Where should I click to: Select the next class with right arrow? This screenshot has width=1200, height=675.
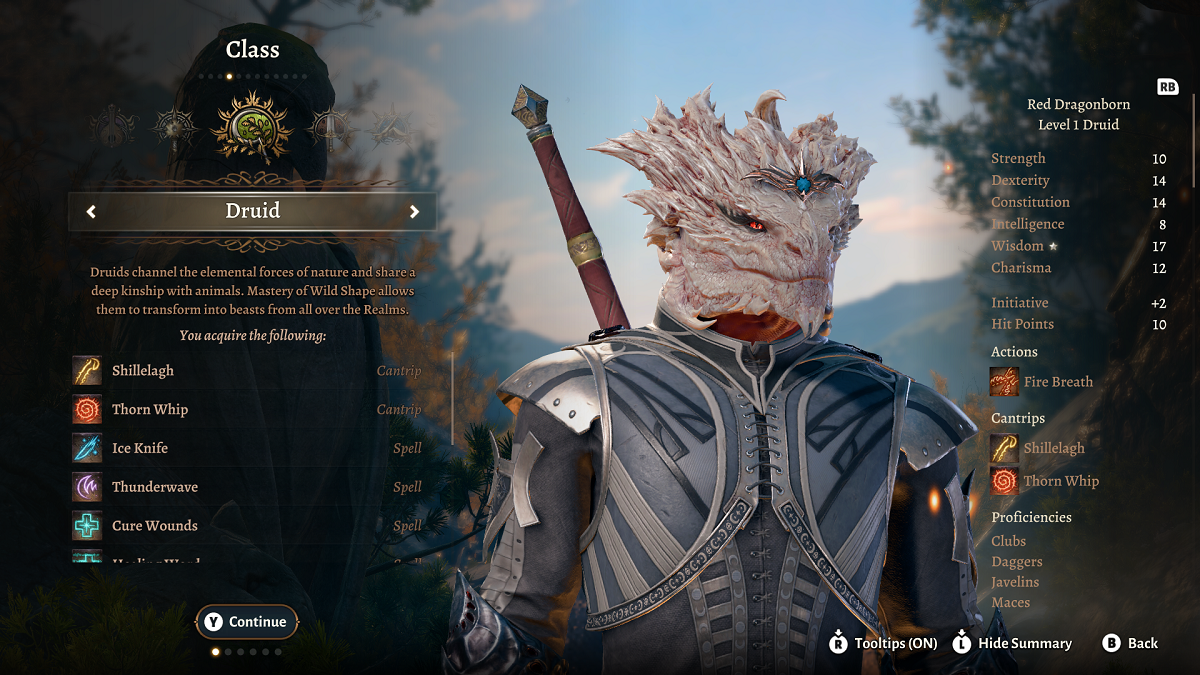414,211
